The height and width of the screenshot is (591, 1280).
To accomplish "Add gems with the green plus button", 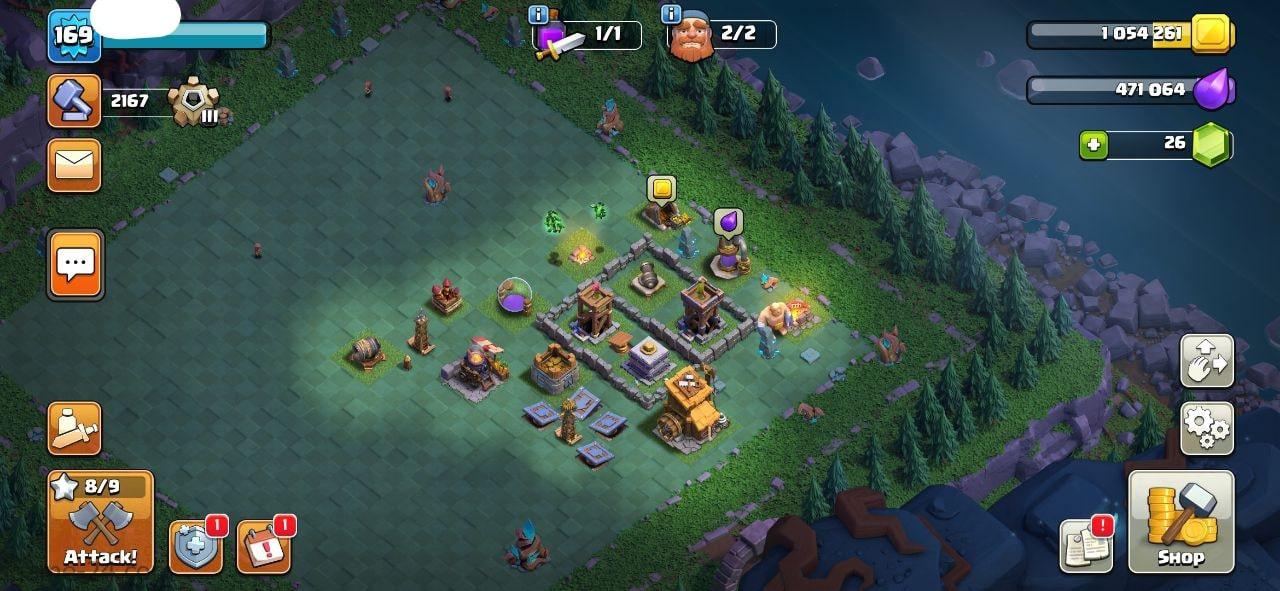I will tap(1093, 145).
